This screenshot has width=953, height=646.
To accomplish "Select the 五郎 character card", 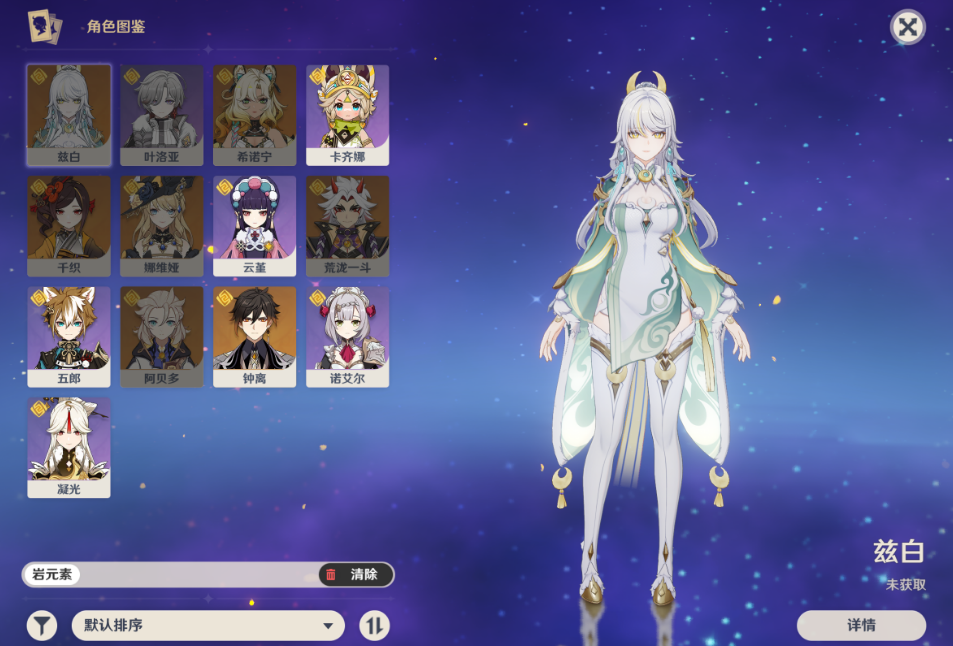I will coord(69,336).
